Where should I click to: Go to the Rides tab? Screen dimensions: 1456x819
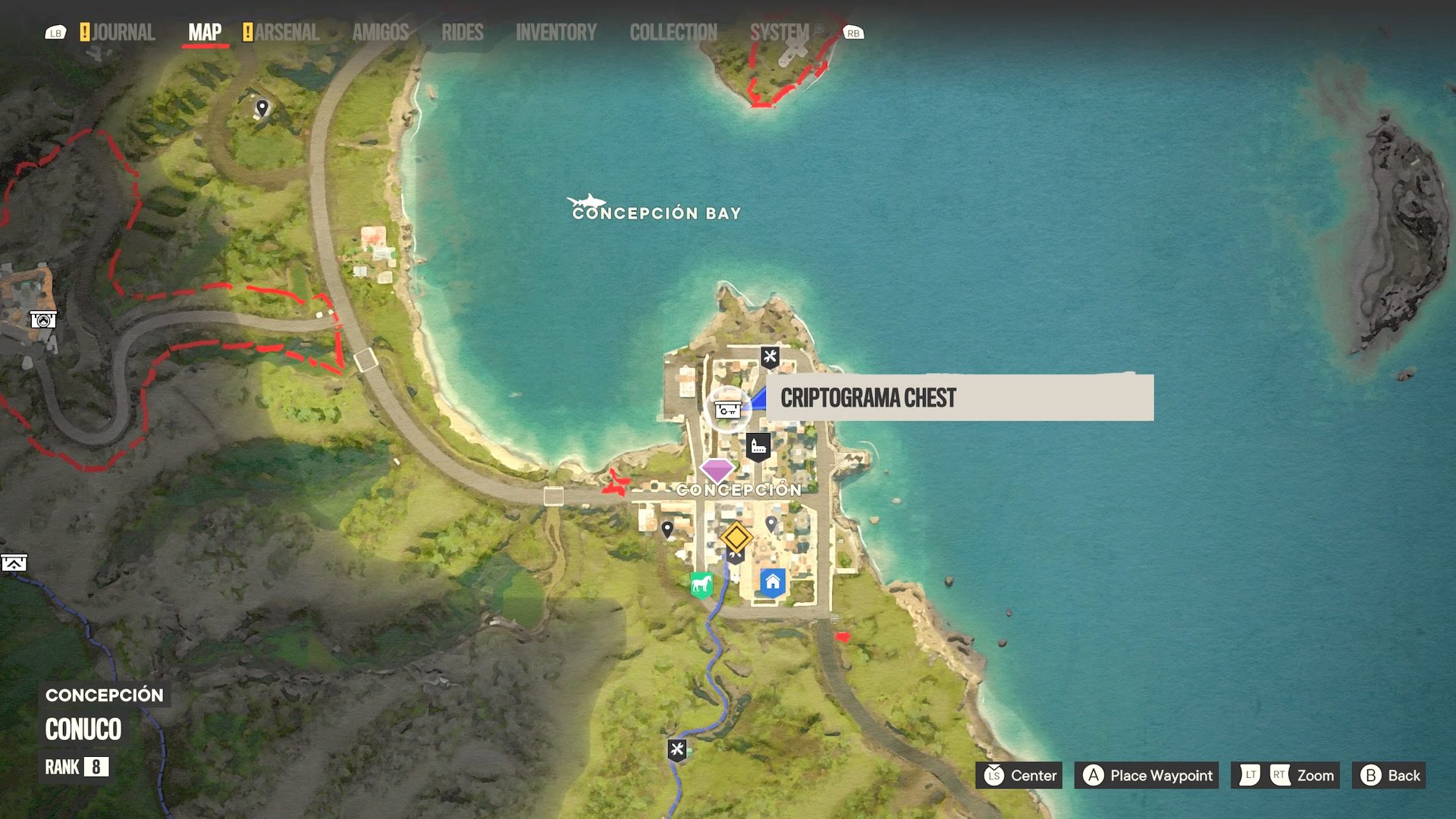pyautogui.click(x=462, y=33)
